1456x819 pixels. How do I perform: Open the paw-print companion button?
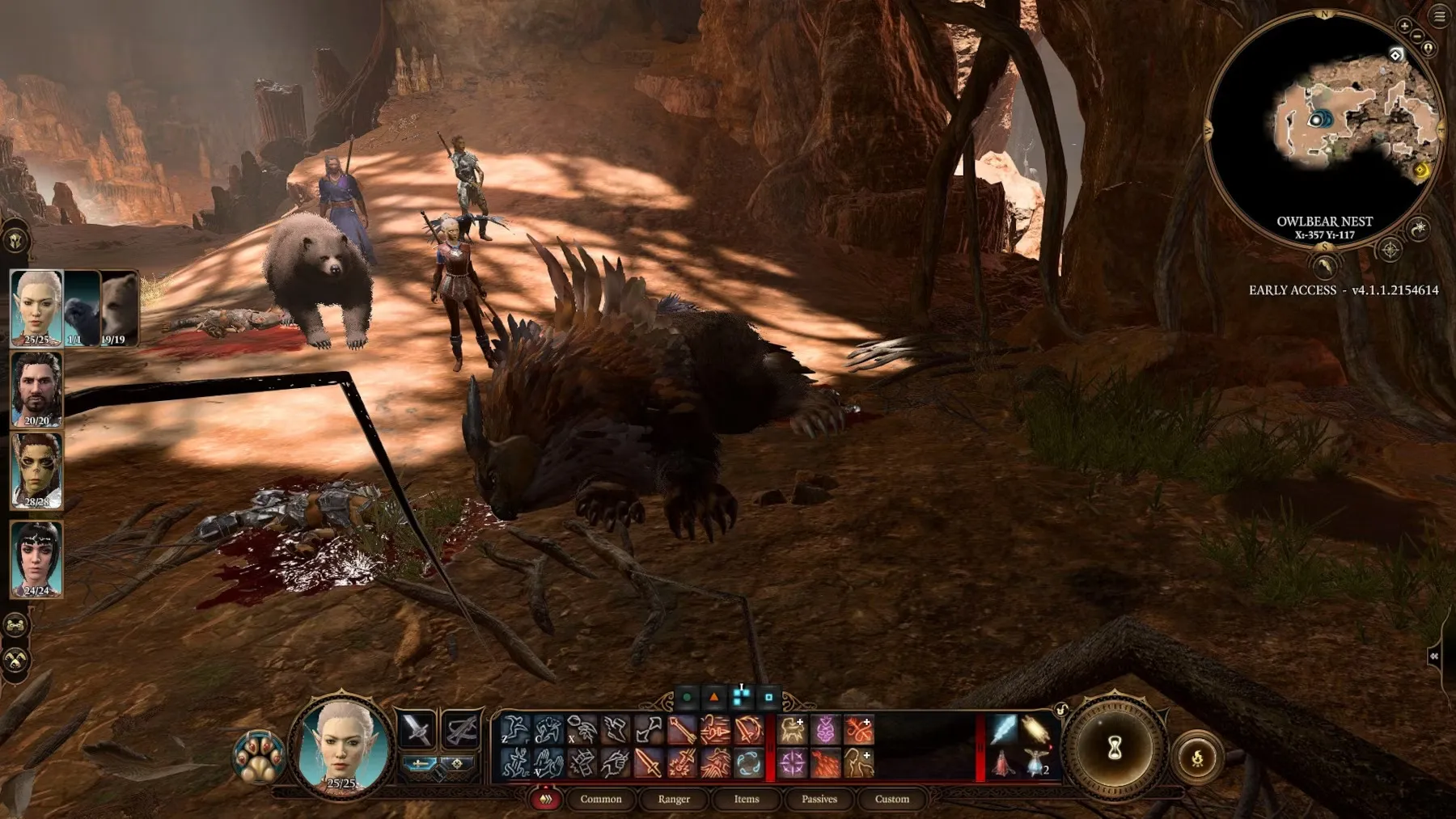coord(258,758)
